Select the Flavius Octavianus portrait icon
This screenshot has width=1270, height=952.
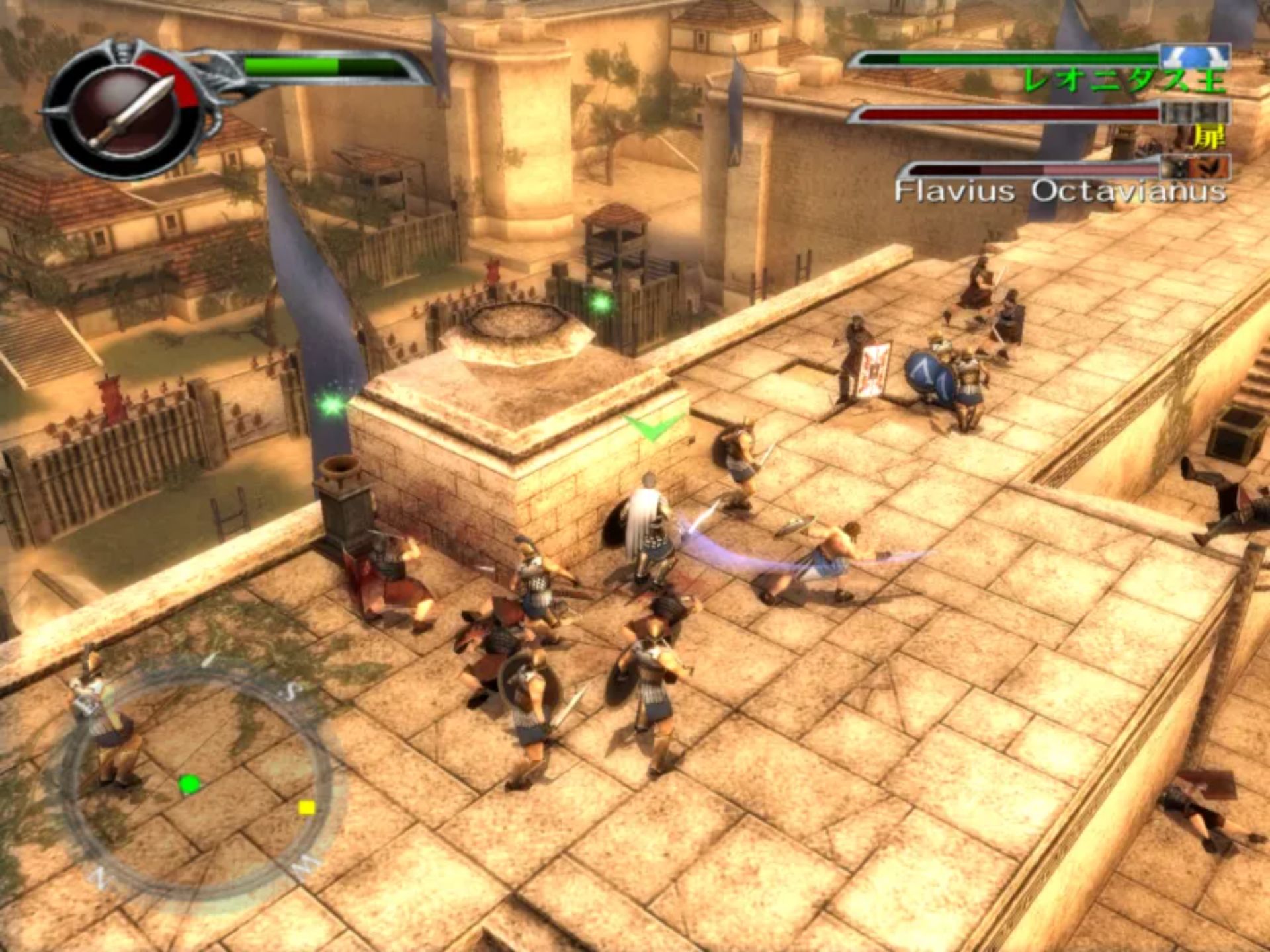pos(1195,167)
